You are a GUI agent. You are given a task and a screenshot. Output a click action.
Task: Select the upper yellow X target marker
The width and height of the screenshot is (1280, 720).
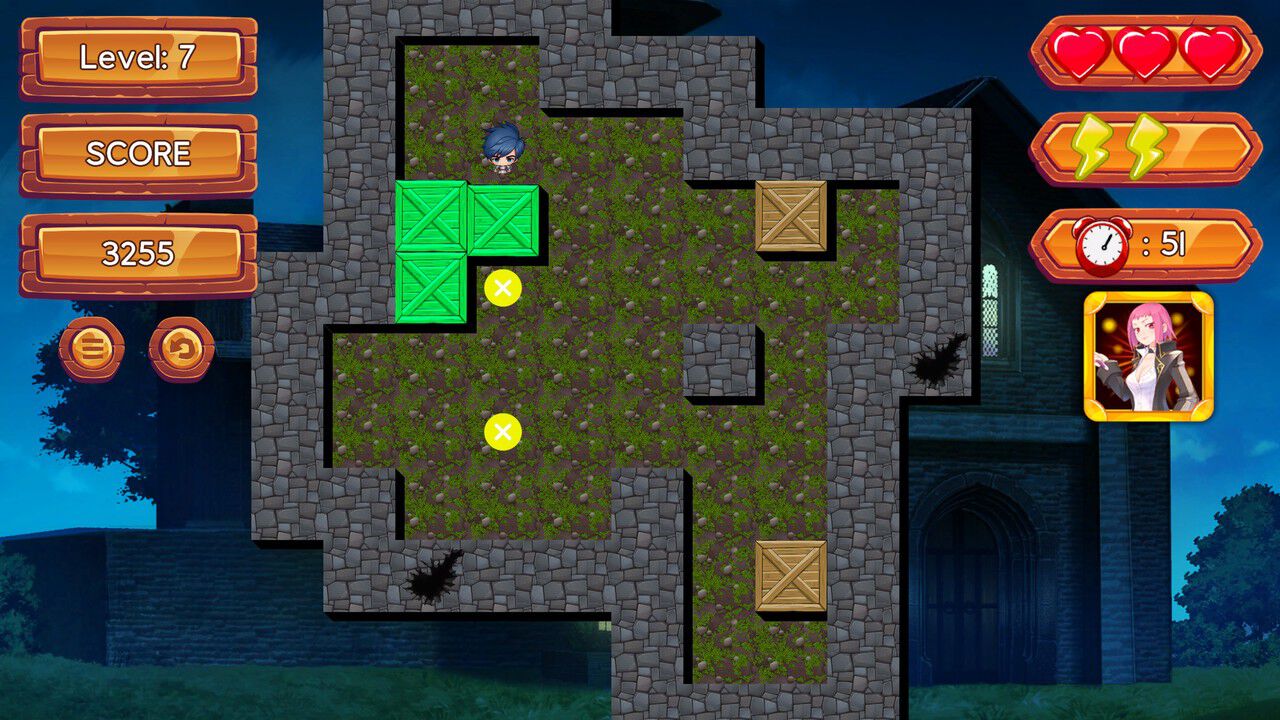501,288
